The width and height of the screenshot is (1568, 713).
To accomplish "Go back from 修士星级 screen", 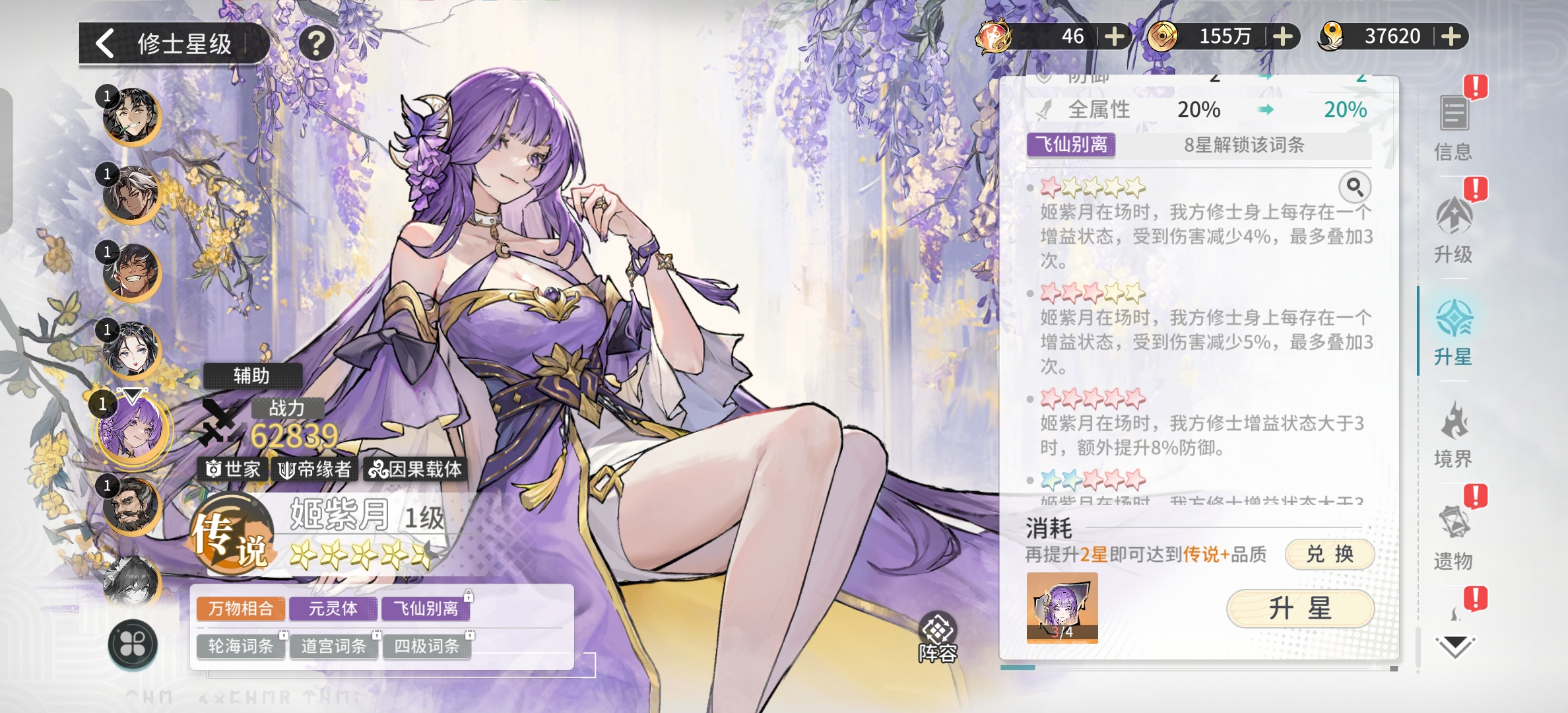I will click(x=106, y=44).
